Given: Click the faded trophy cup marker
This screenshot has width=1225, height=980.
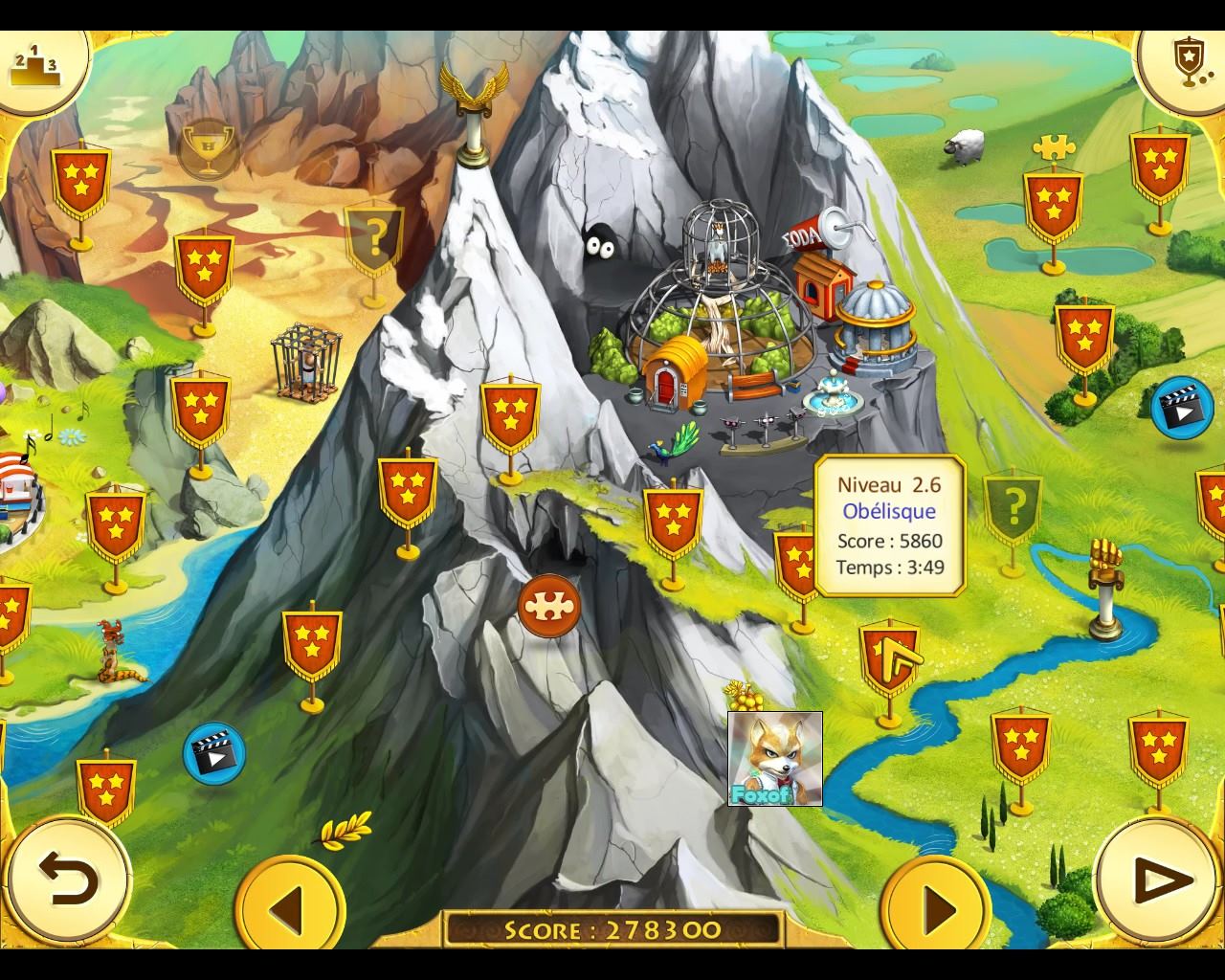Looking at the screenshot, I should click(208, 147).
